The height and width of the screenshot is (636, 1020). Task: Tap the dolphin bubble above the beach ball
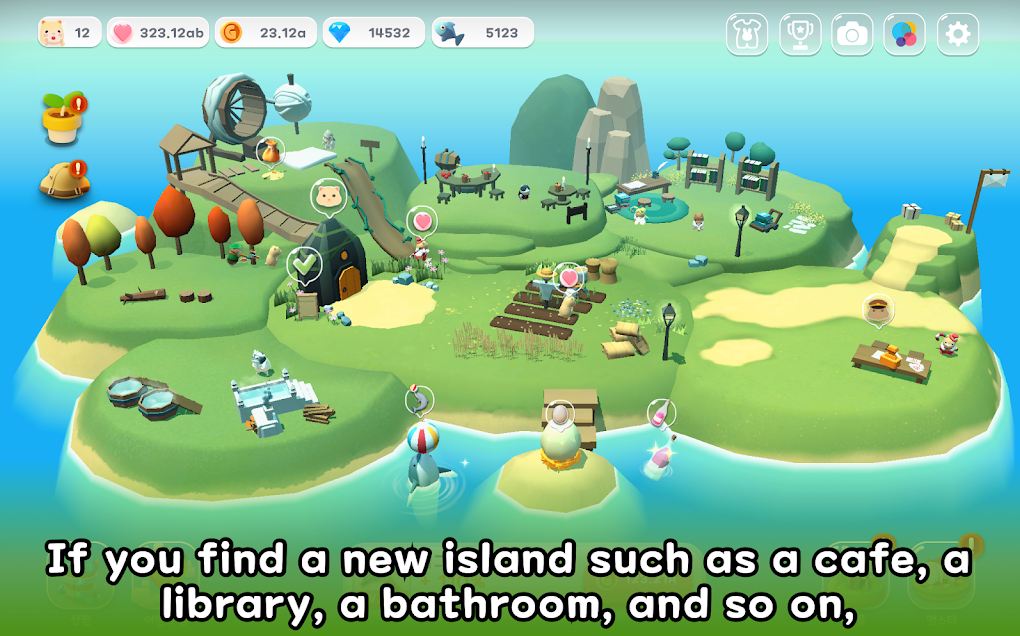tap(420, 401)
